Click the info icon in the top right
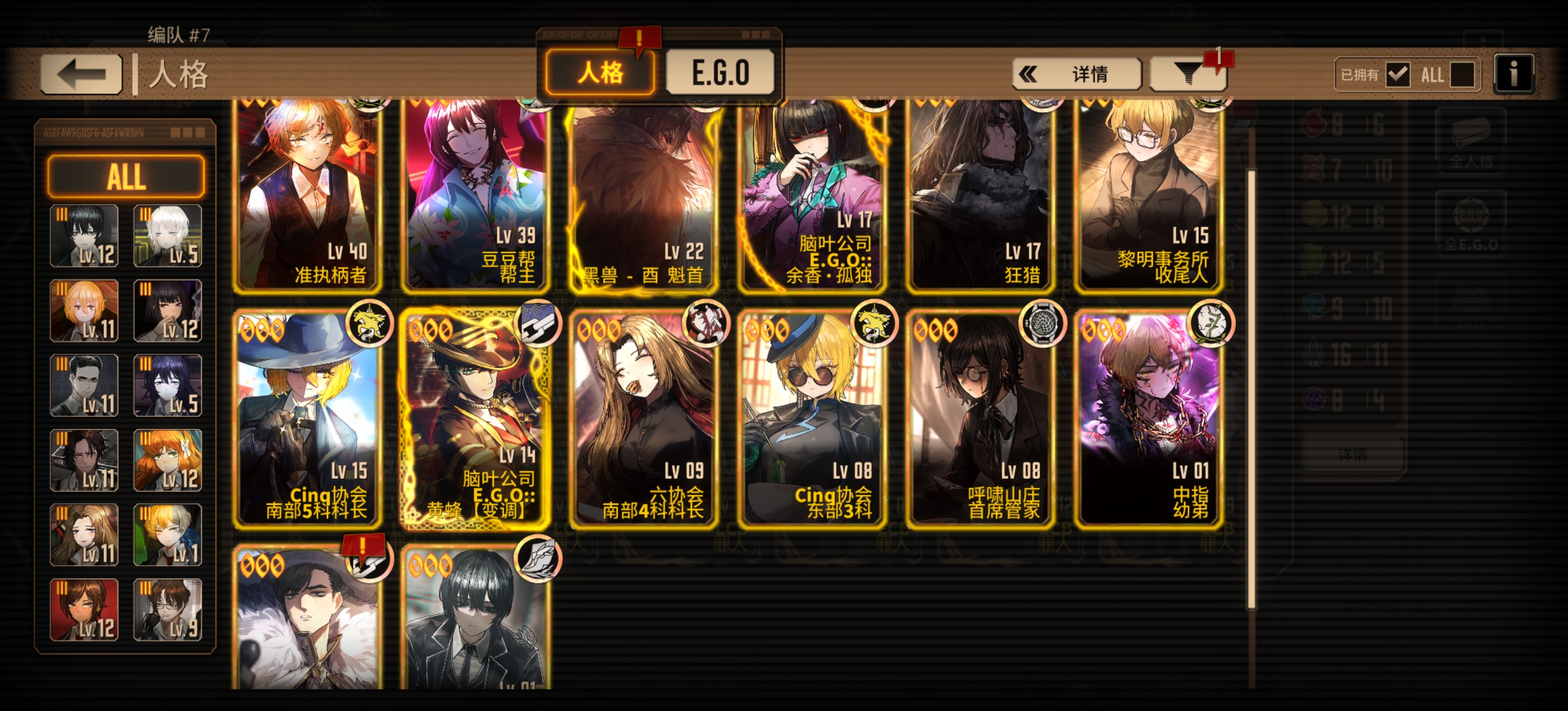This screenshot has width=1568, height=711. tap(1515, 75)
